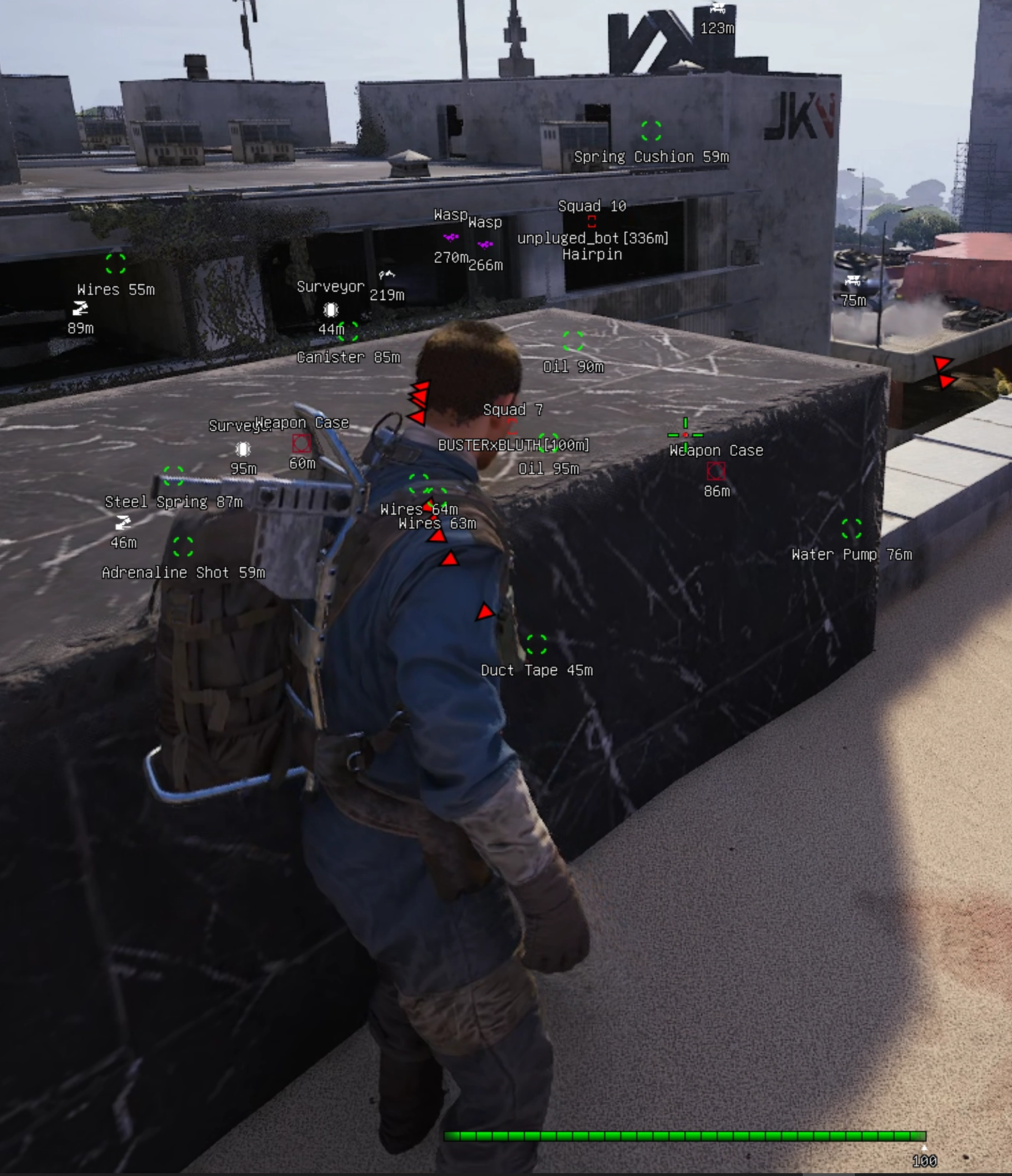The image size is (1012, 1176).
Task: Select the Weapon Case icon near Squad 7
Action: [x=301, y=443]
